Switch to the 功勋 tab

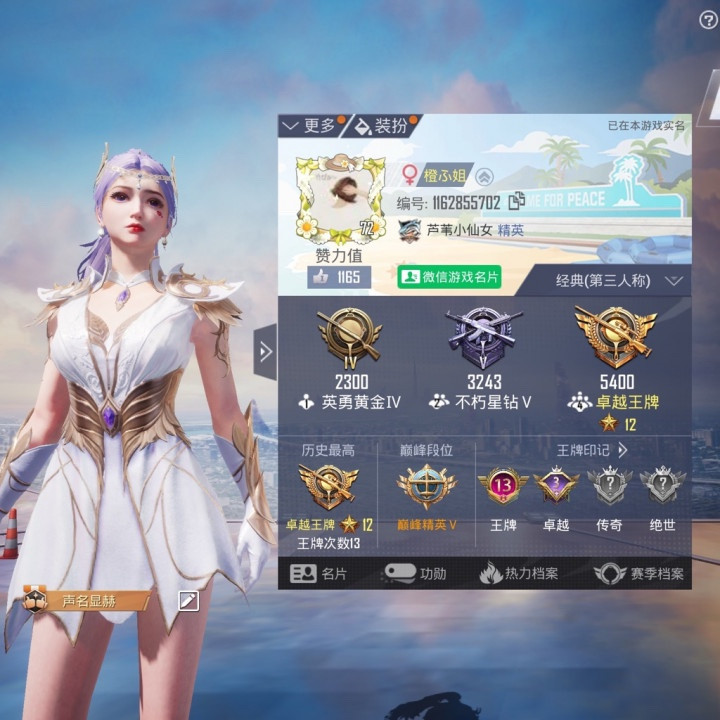click(416, 574)
